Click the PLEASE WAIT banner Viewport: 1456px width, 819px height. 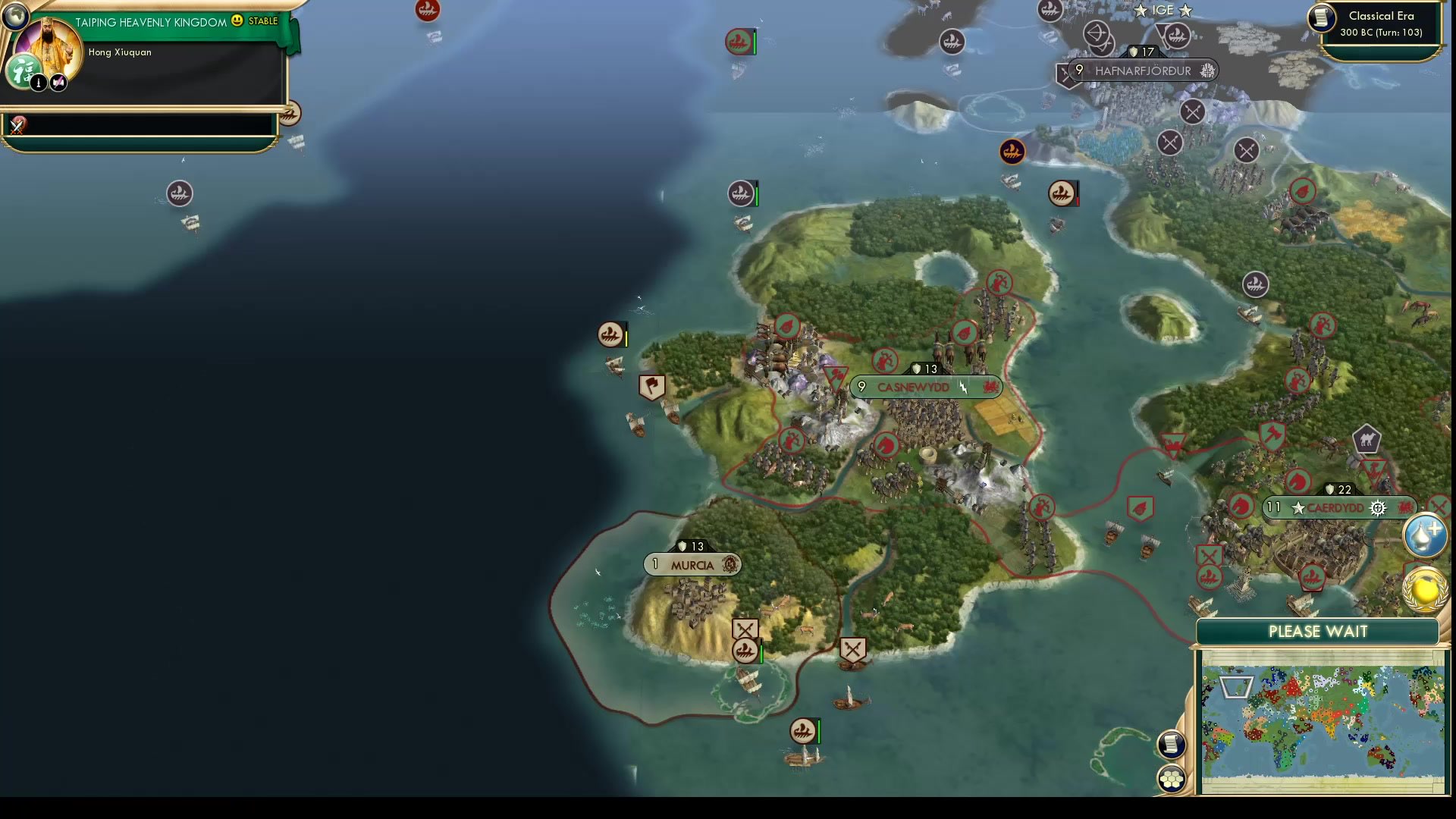click(1319, 631)
